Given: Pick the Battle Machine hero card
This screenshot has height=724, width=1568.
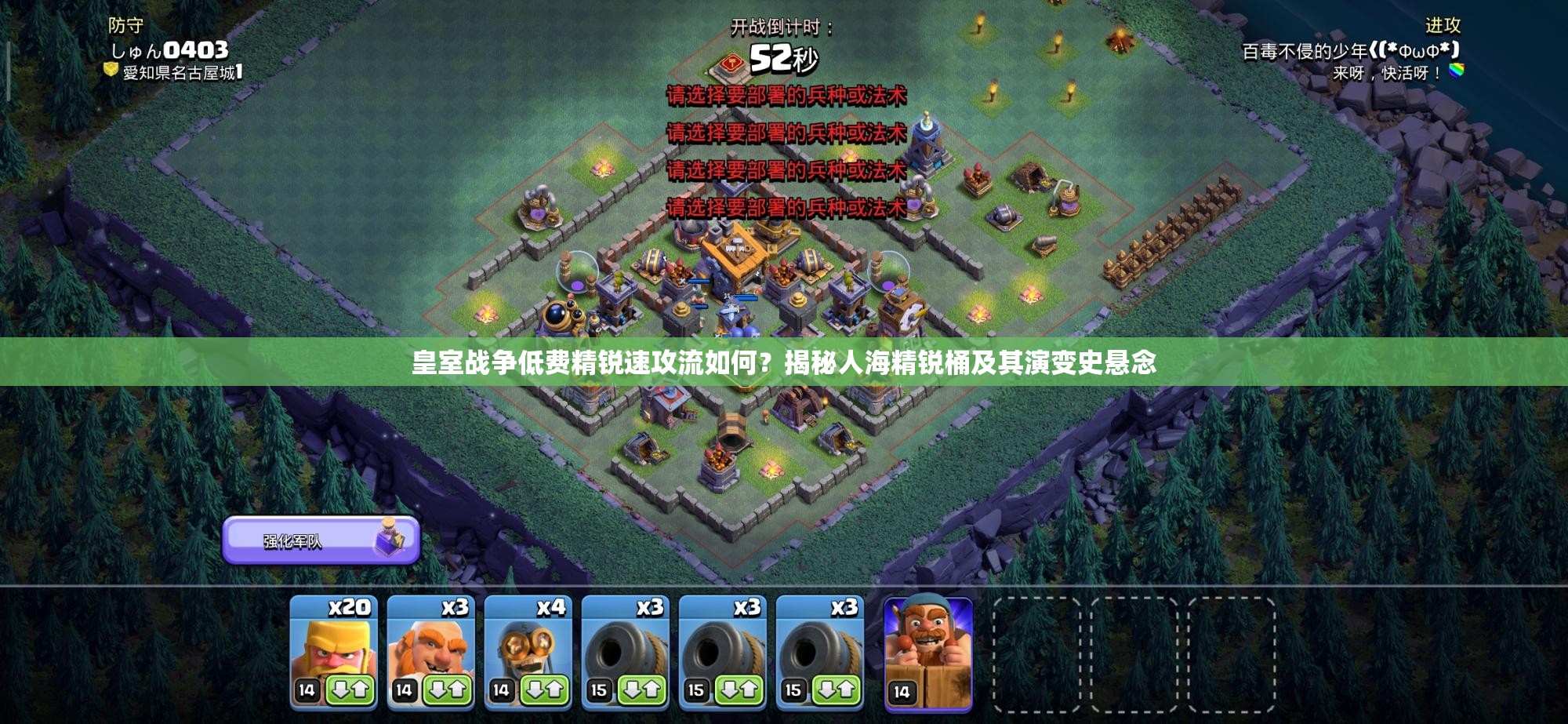Looking at the screenshot, I should 928,653.
